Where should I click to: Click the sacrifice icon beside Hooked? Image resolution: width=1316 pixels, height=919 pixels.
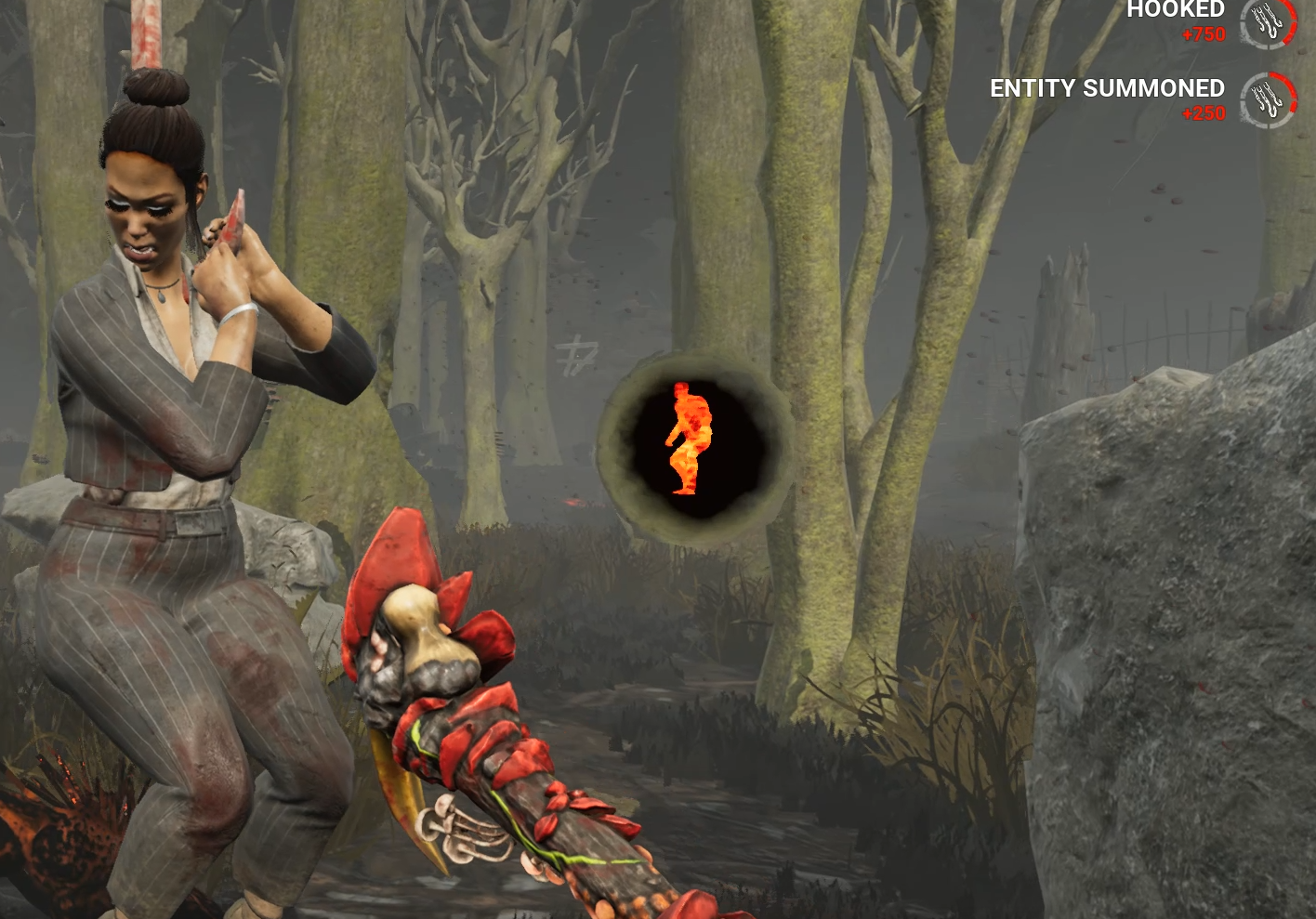point(1269,20)
